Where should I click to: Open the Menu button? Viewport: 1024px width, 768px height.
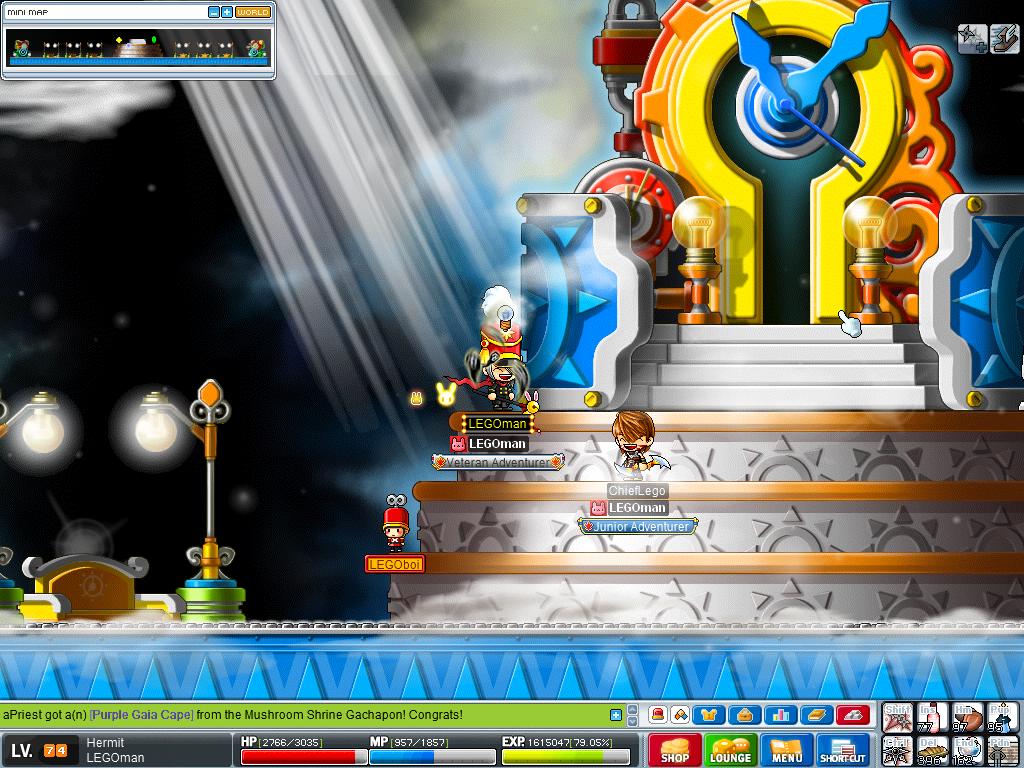787,749
